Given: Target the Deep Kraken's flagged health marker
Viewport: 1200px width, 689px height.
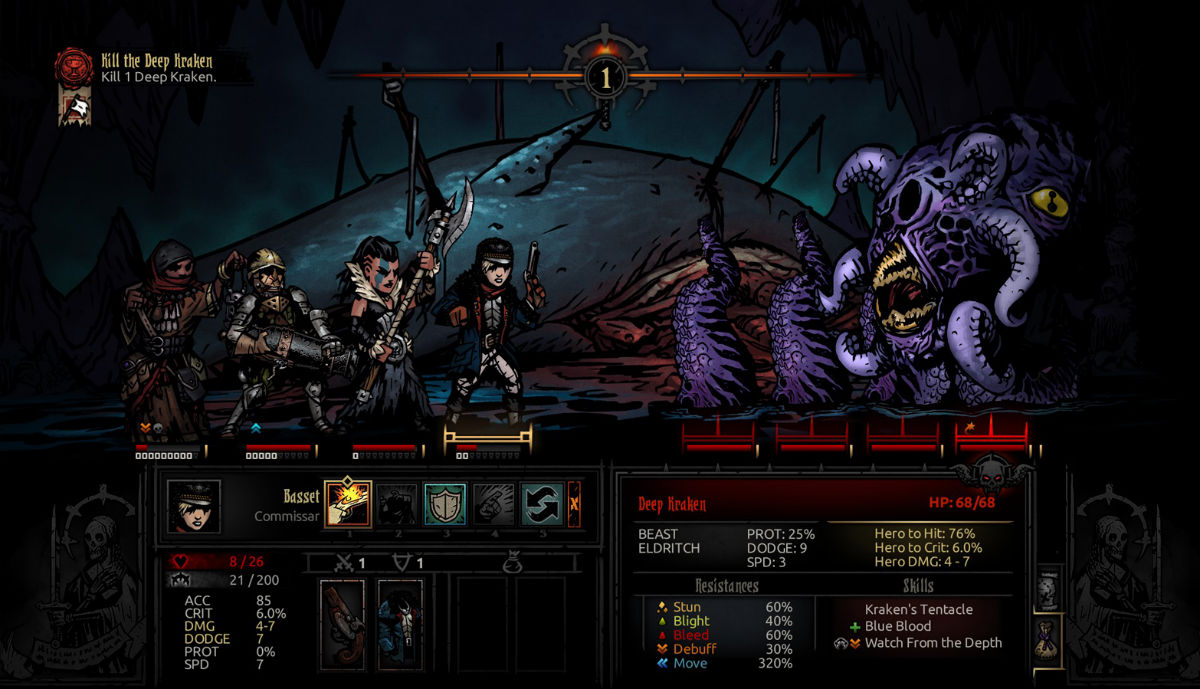Looking at the screenshot, I should point(992,434).
